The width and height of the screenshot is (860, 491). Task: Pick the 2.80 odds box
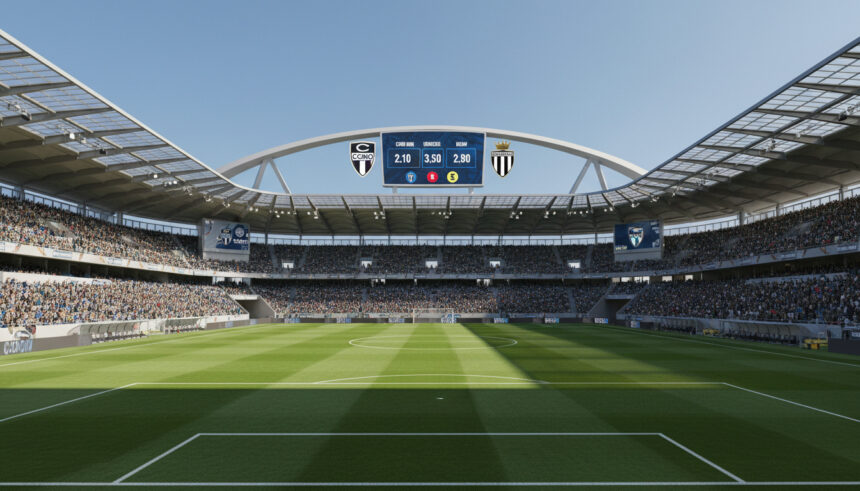(x=462, y=158)
